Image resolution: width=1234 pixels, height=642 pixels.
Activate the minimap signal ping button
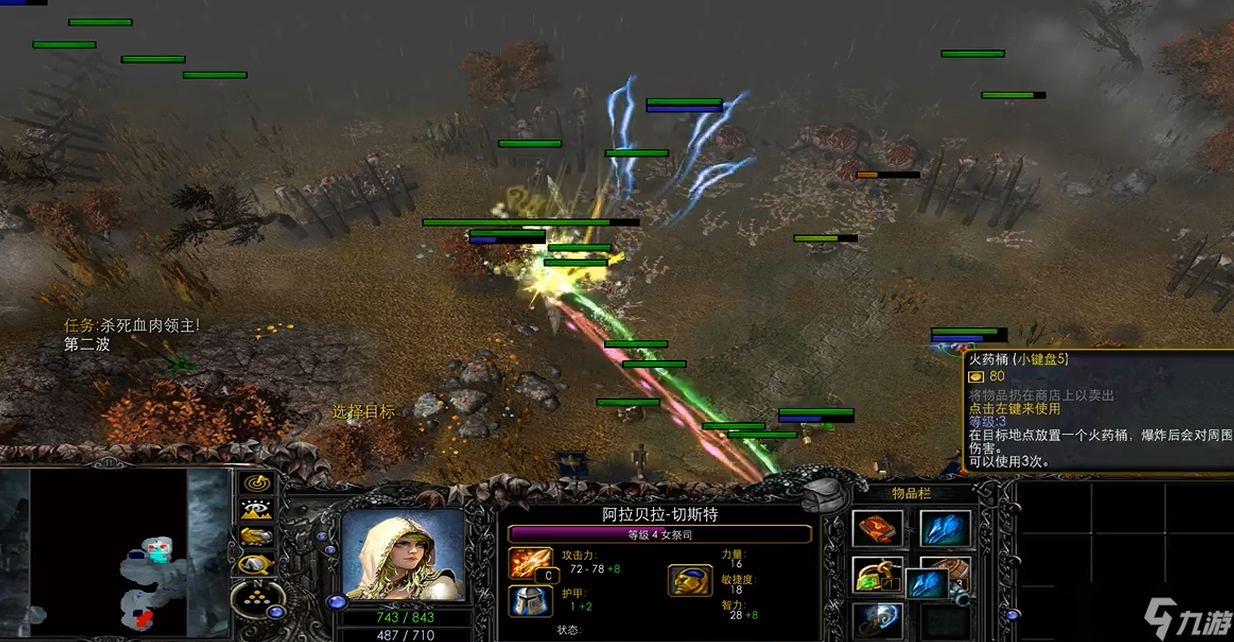pos(257,483)
